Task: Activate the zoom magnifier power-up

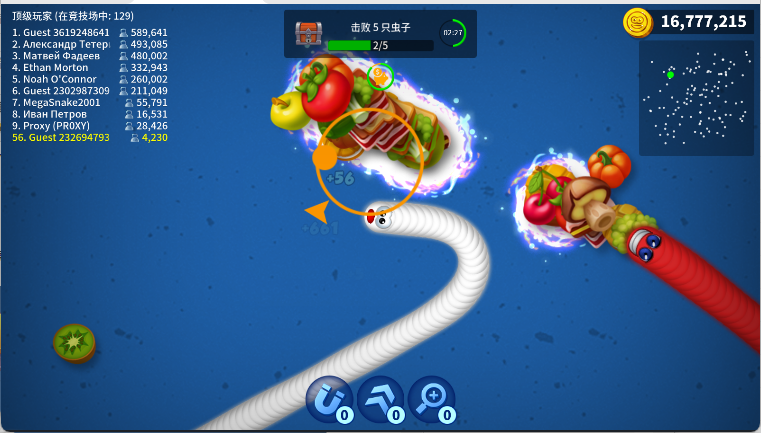Action: click(x=431, y=399)
